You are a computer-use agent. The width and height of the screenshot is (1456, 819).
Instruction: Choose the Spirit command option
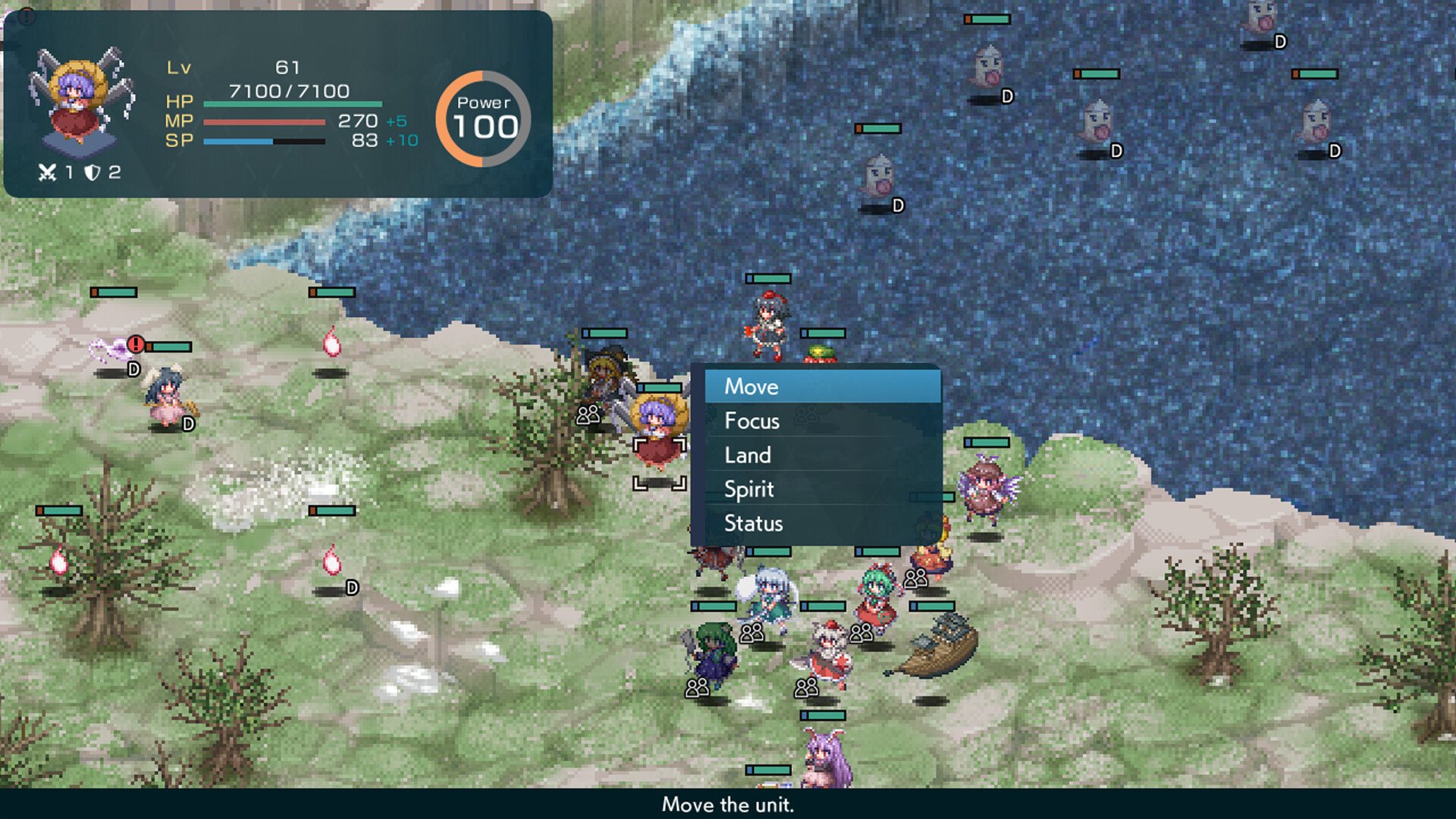click(x=749, y=489)
